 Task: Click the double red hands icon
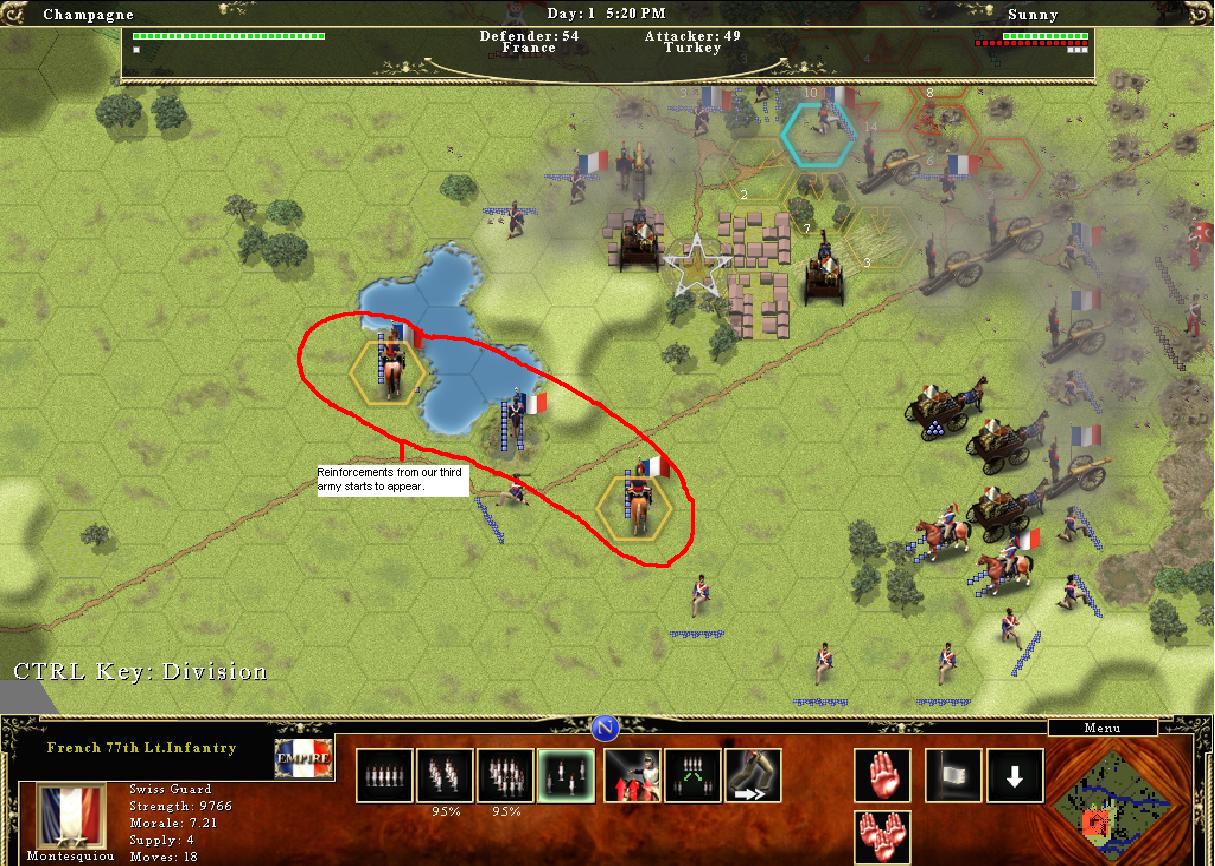[x=883, y=836]
